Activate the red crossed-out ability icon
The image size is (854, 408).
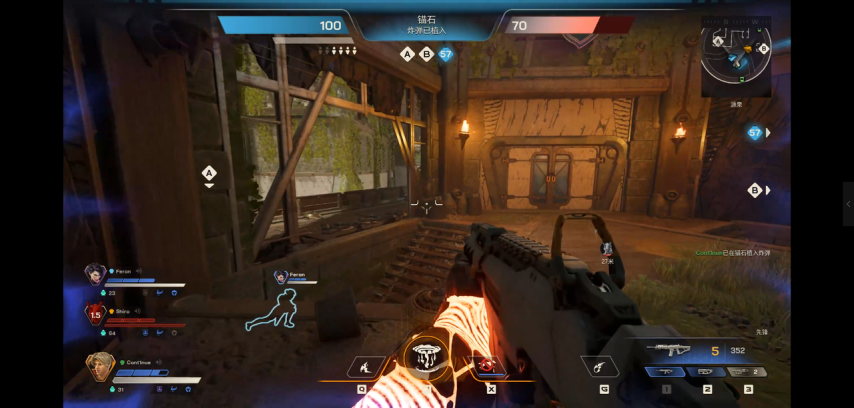coord(490,367)
